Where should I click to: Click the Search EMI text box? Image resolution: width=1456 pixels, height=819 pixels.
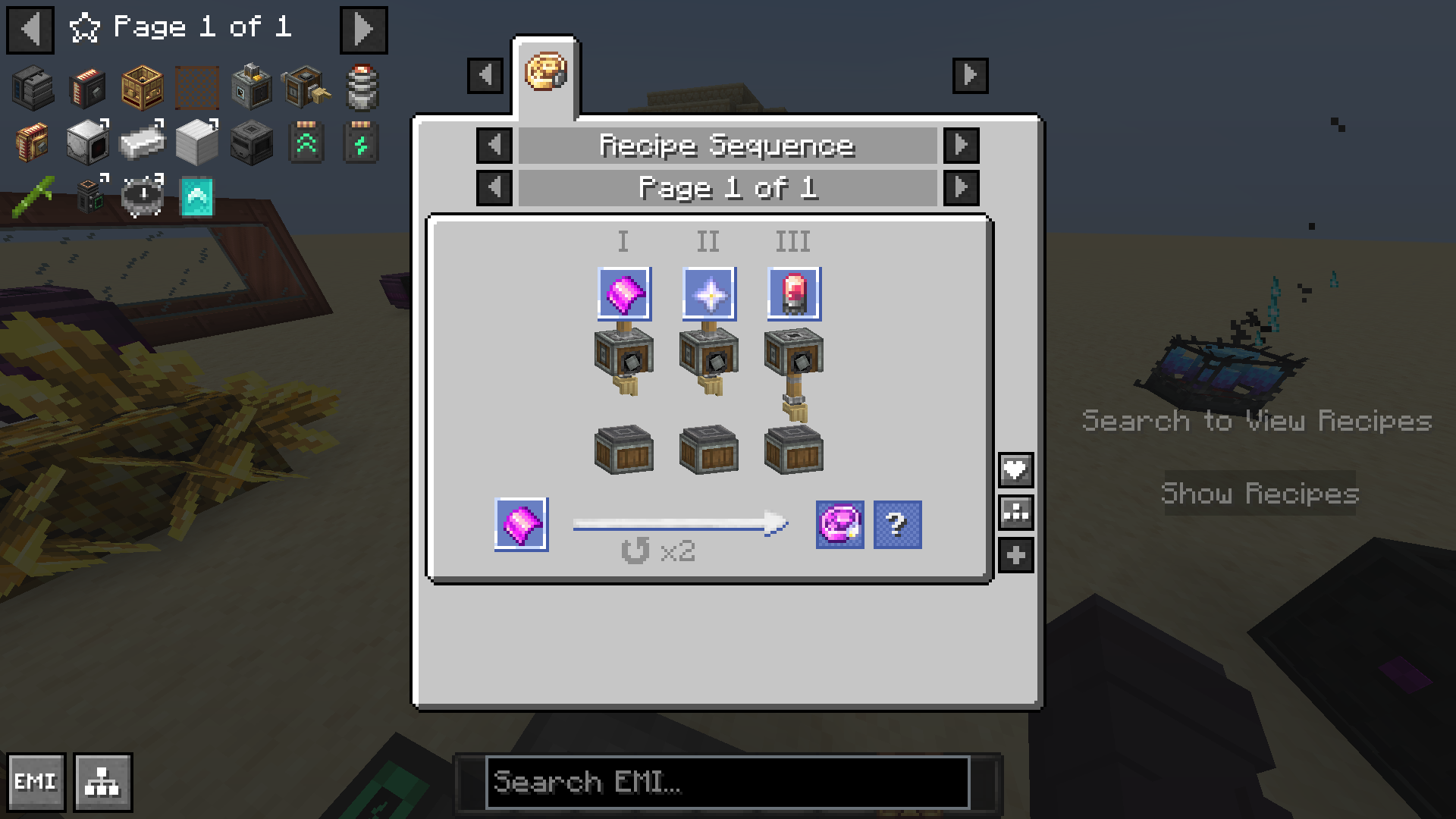point(726,782)
